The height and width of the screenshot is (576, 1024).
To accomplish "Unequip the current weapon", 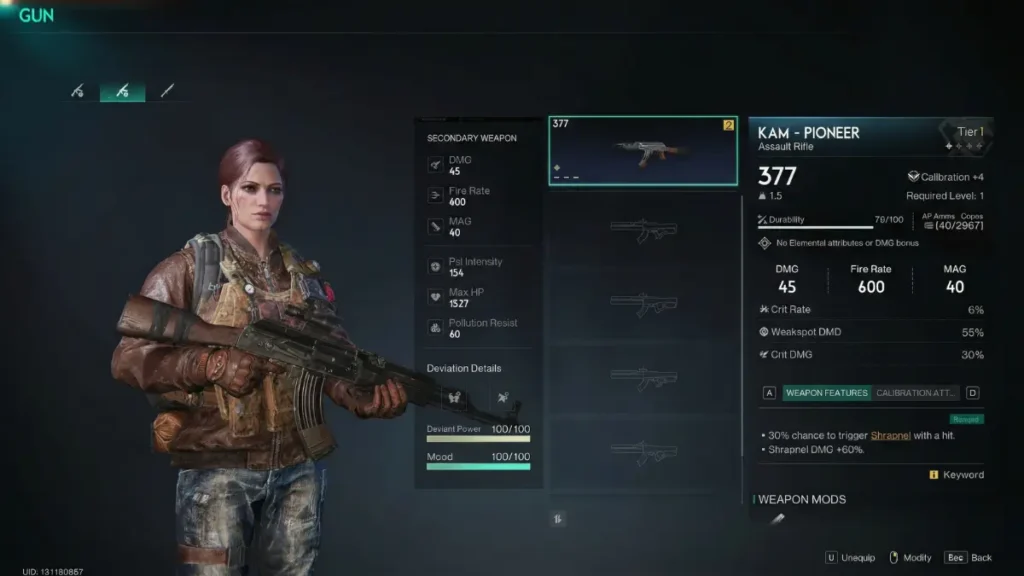I will [851, 557].
